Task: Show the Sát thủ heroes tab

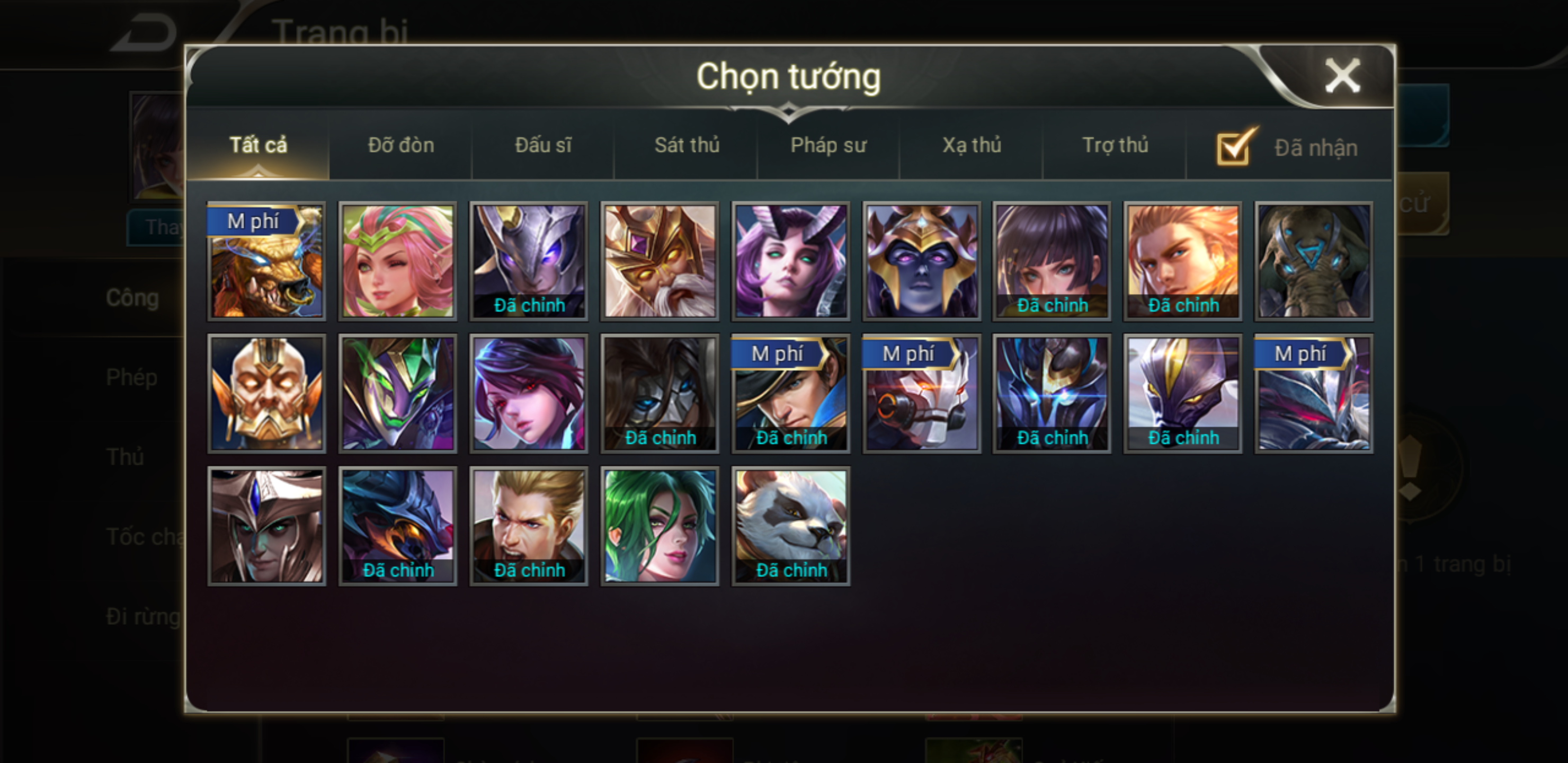Action: click(x=687, y=145)
